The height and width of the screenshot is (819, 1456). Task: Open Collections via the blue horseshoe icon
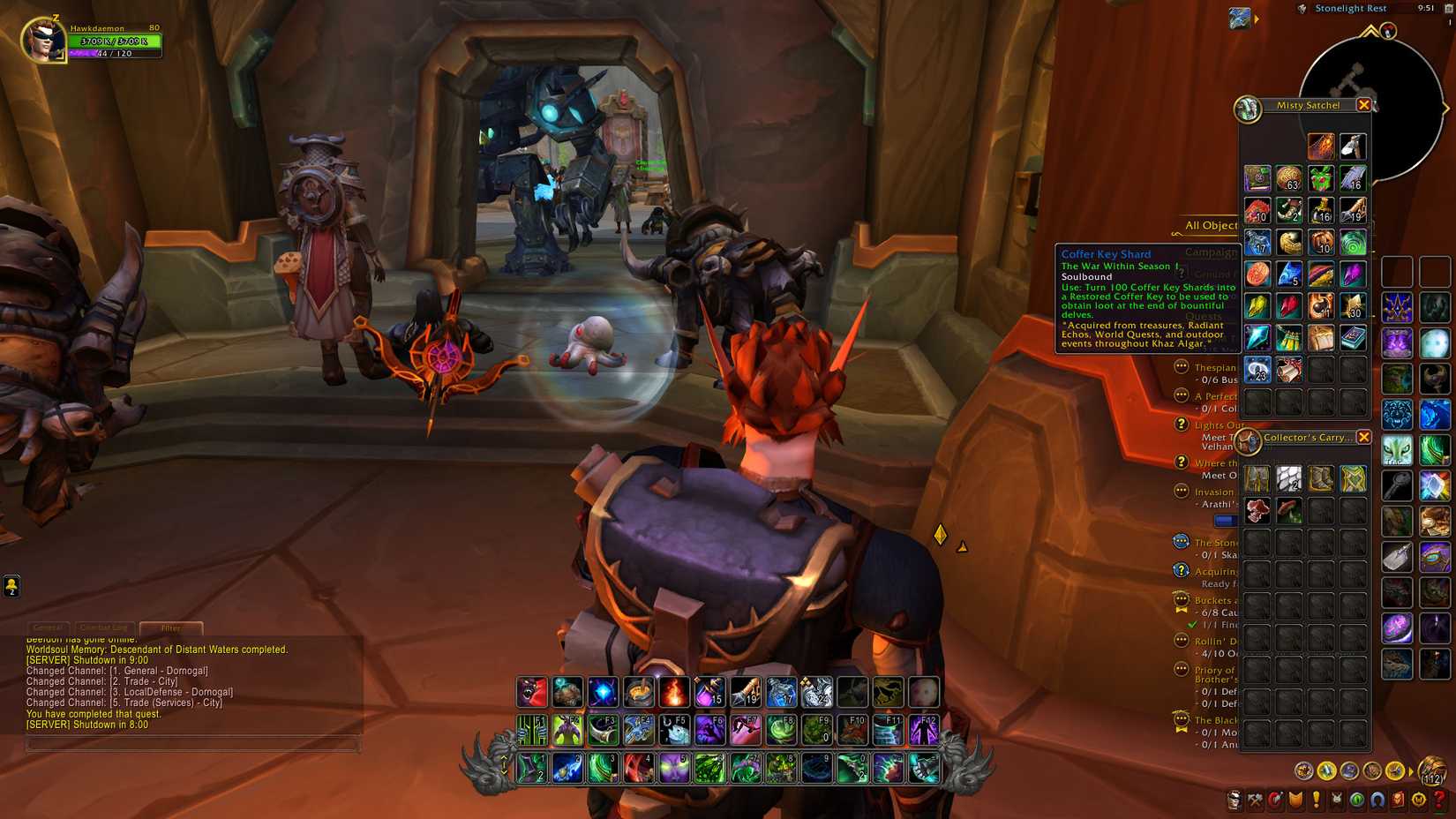click(1377, 800)
